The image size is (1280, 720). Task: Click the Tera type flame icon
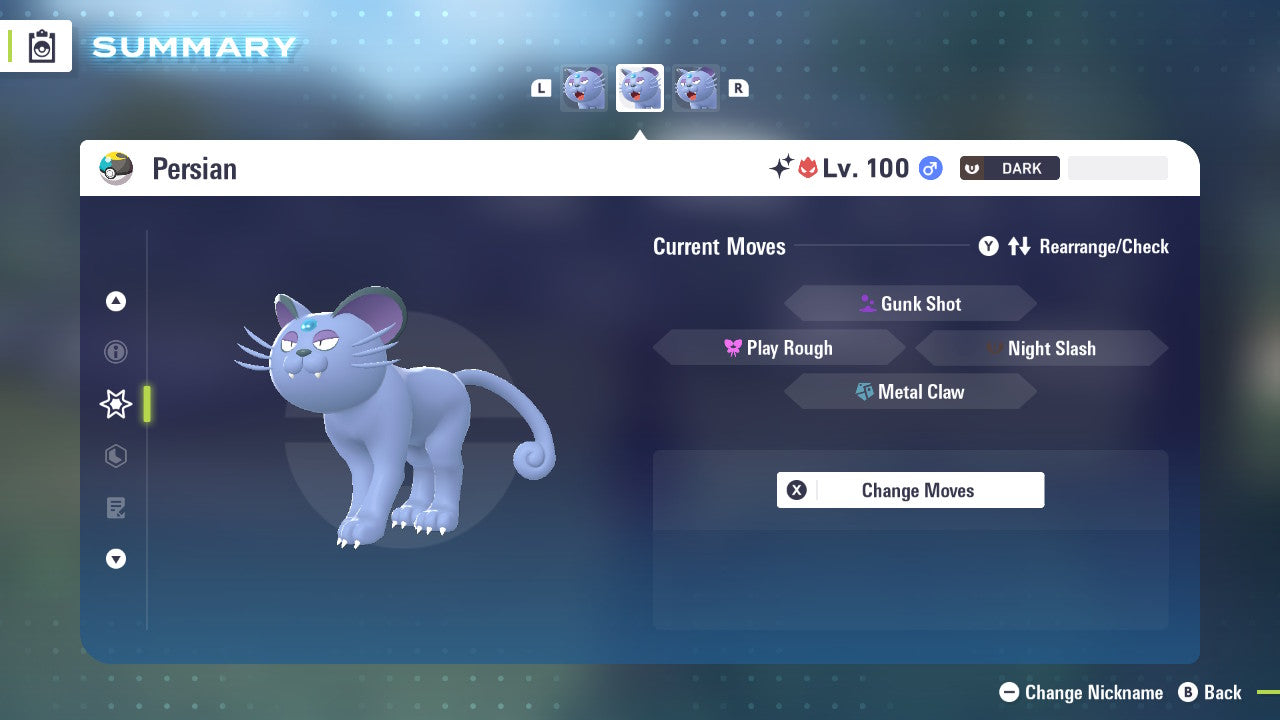click(x=808, y=168)
